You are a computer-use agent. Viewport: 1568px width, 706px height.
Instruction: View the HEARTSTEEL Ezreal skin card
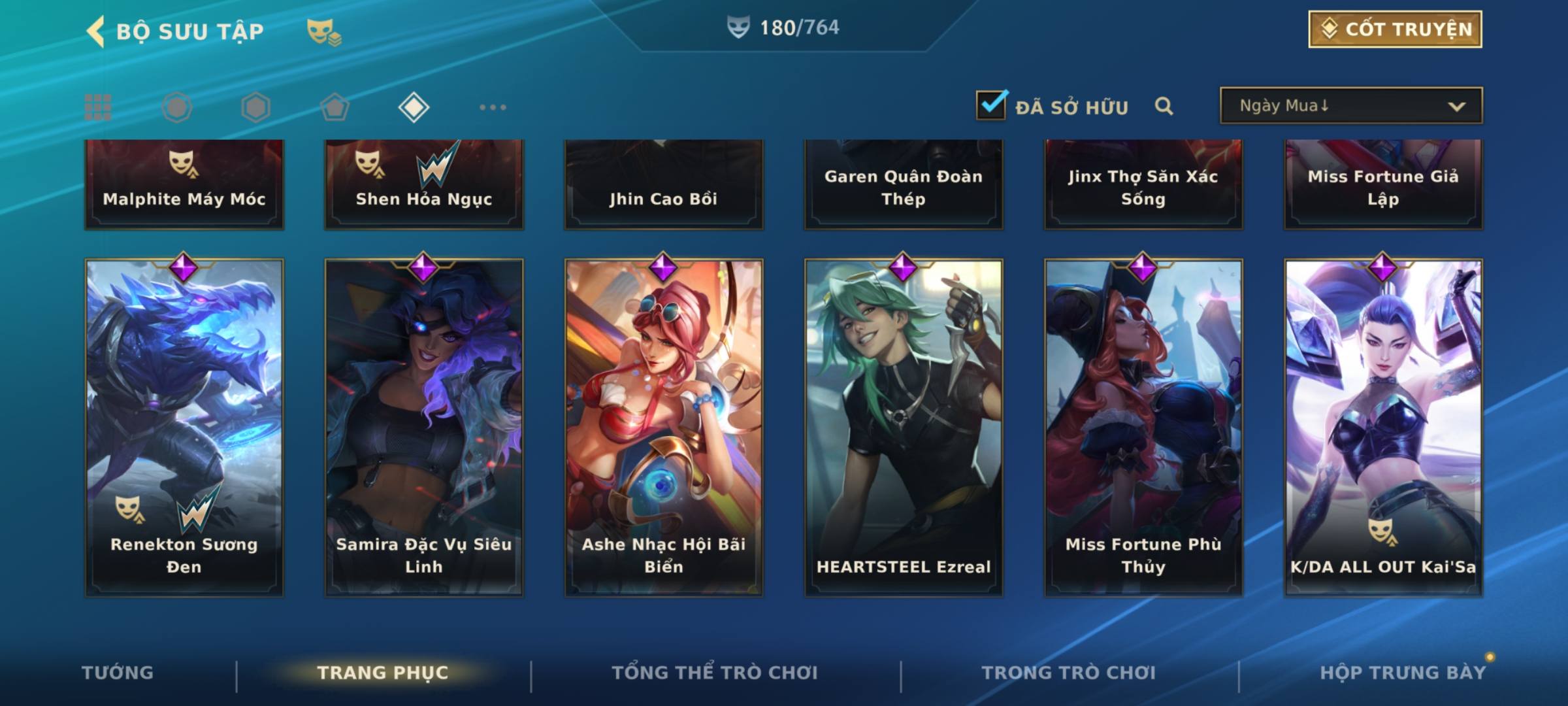click(x=904, y=427)
